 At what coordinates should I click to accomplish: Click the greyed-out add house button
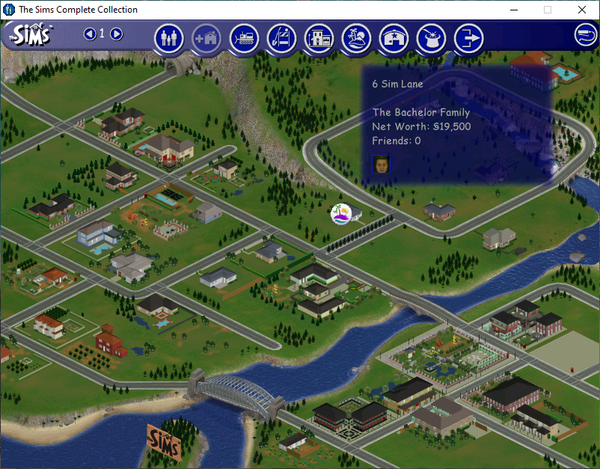pos(206,38)
